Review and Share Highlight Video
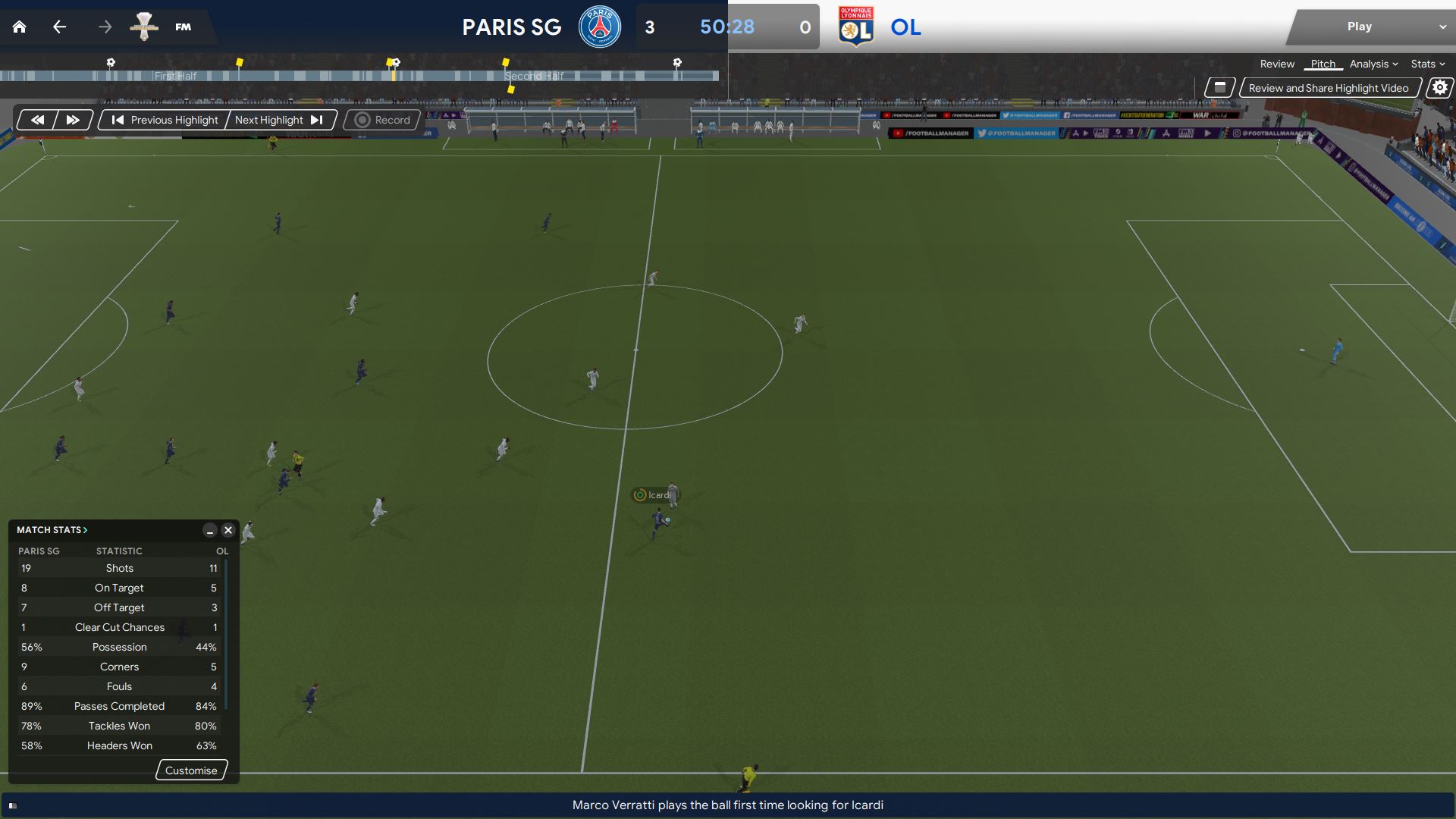Screen dimensions: 1456x819 pyautogui.click(x=1328, y=88)
